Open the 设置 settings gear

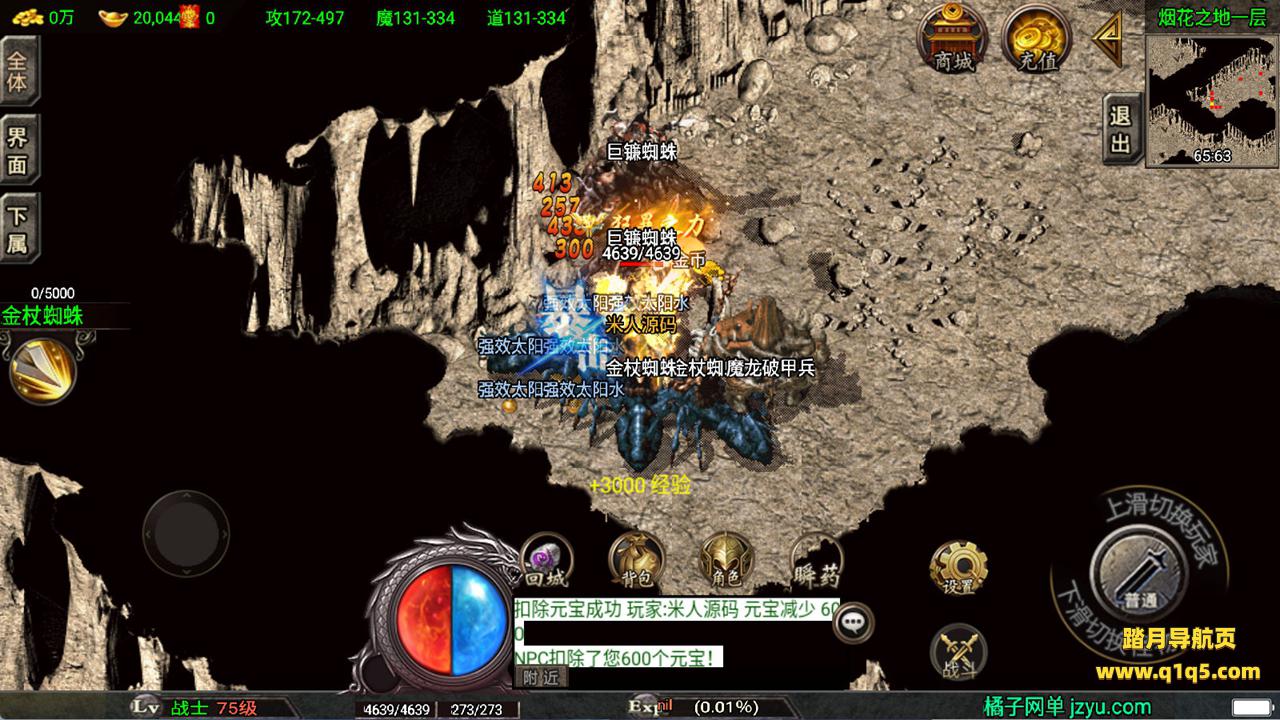tap(957, 569)
